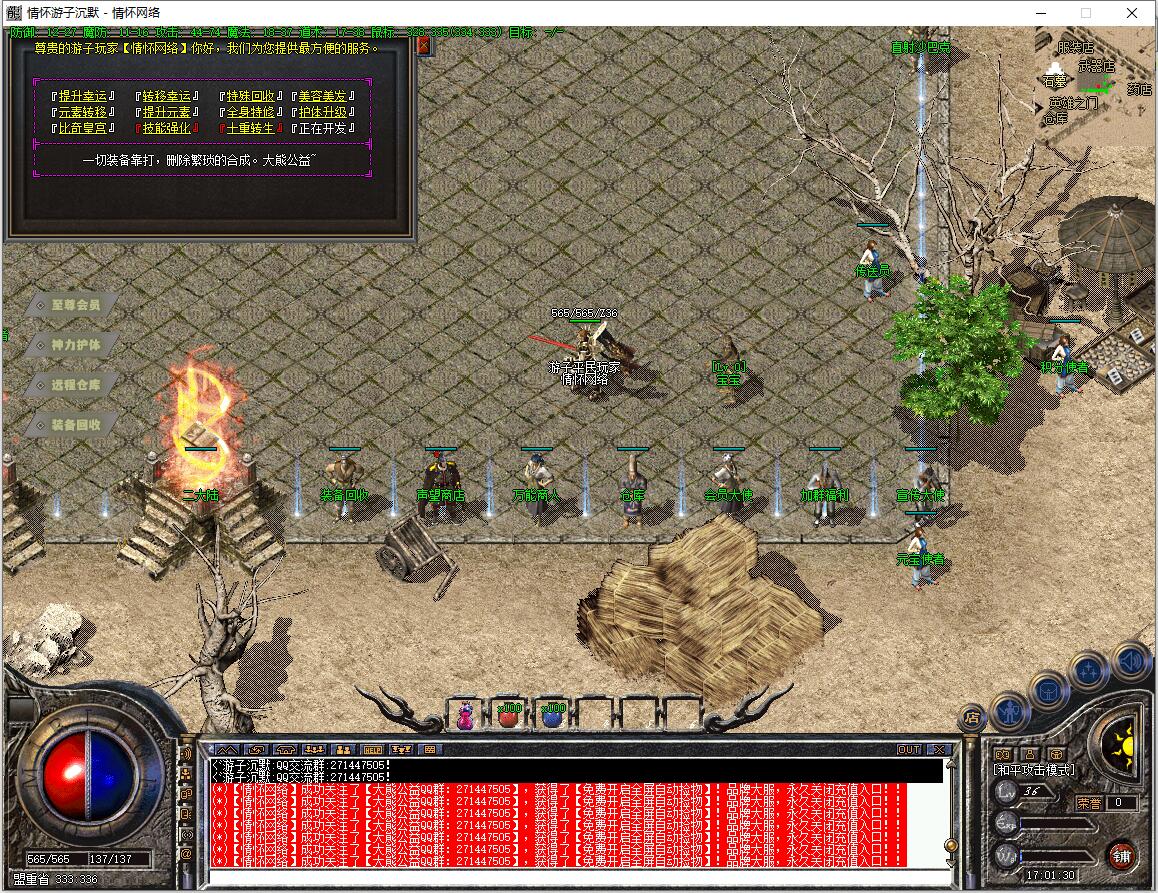Choose the 十重转生 rebirth link
Screen dimensions: 1158x893
pyautogui.click(x=250, y=128)
